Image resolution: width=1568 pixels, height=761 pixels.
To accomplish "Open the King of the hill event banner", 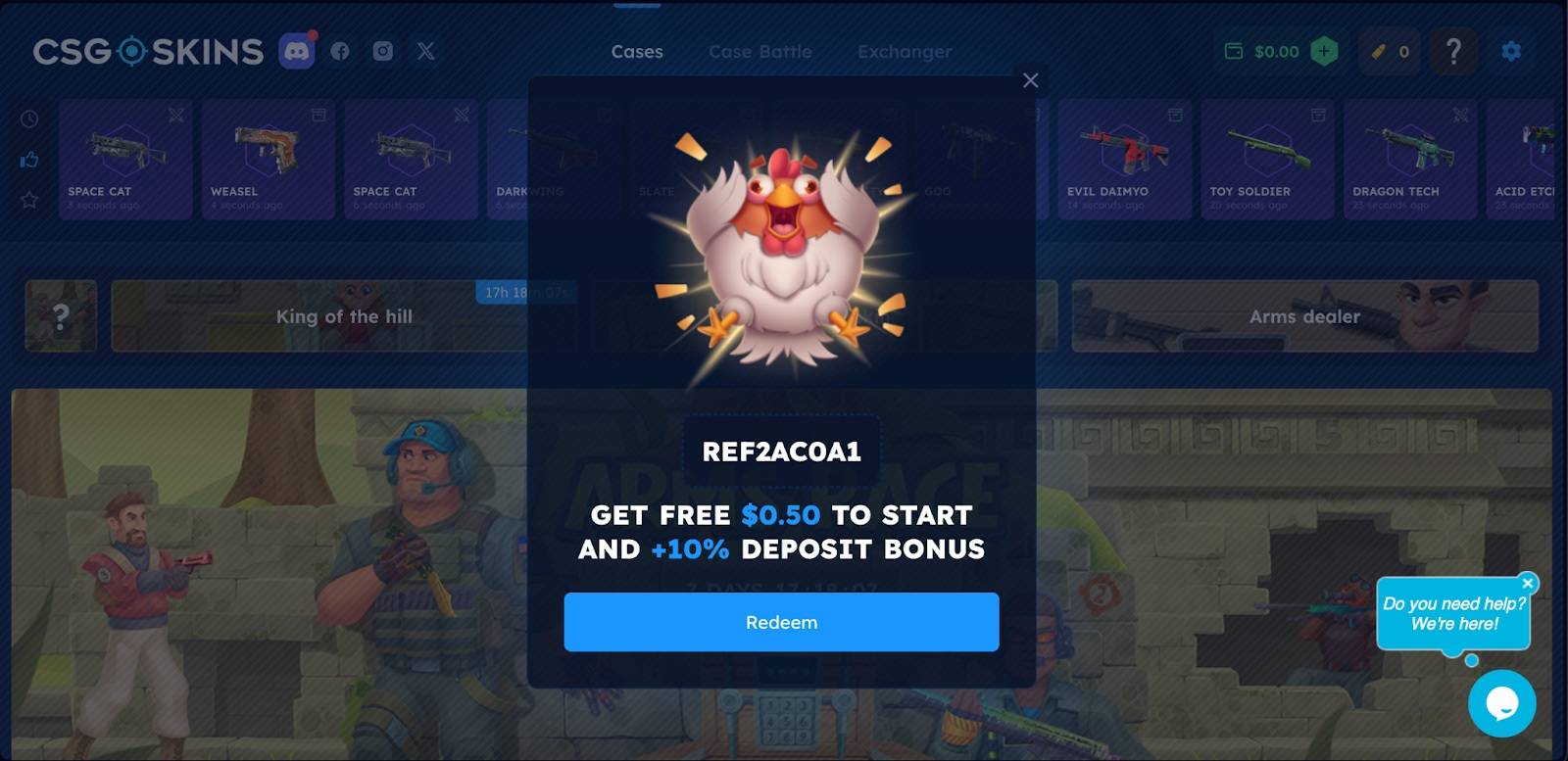I will click(x=345, y=316).
